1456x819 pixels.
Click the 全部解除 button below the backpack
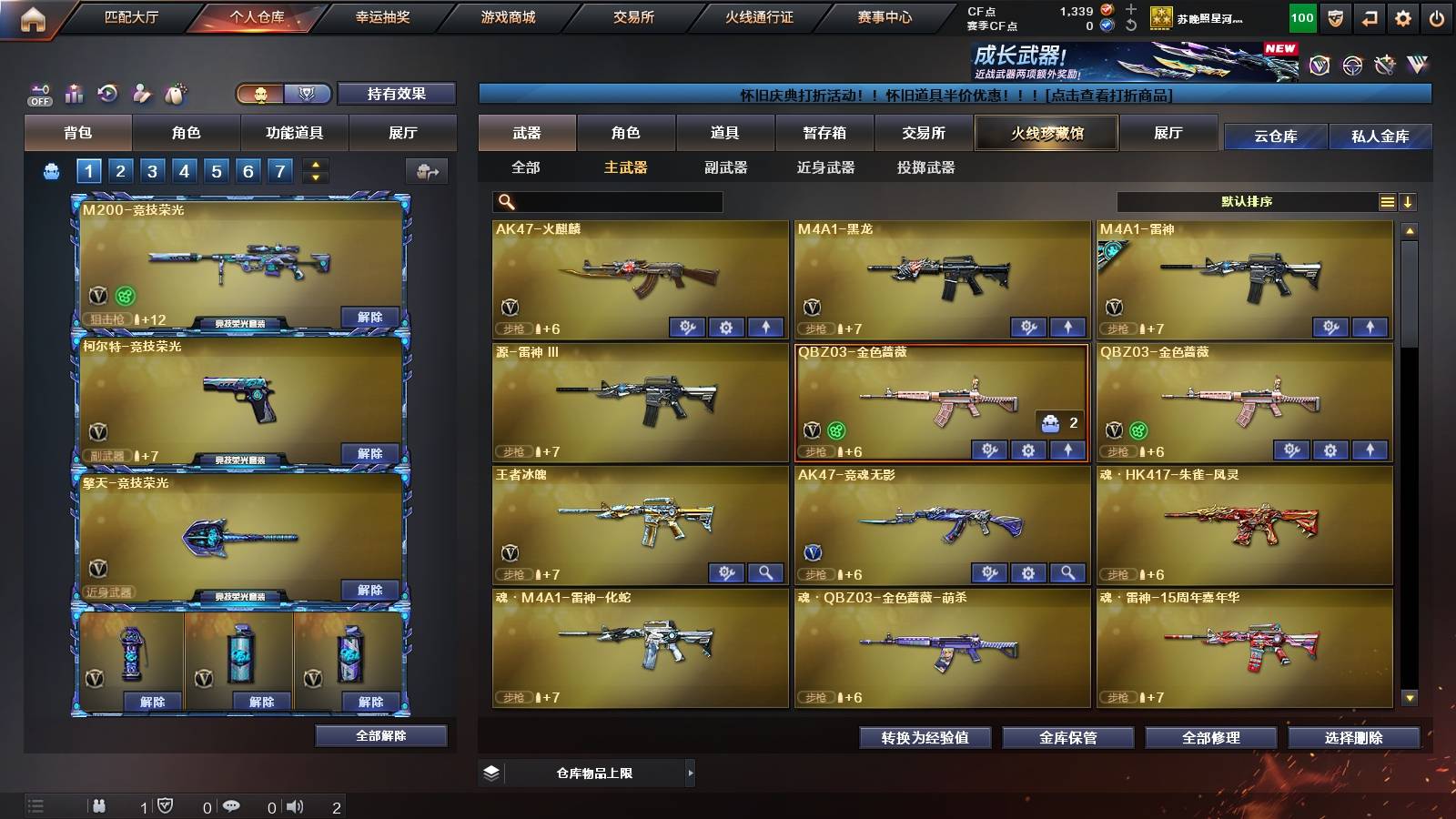pyautogui.click(x=381, y=735)
